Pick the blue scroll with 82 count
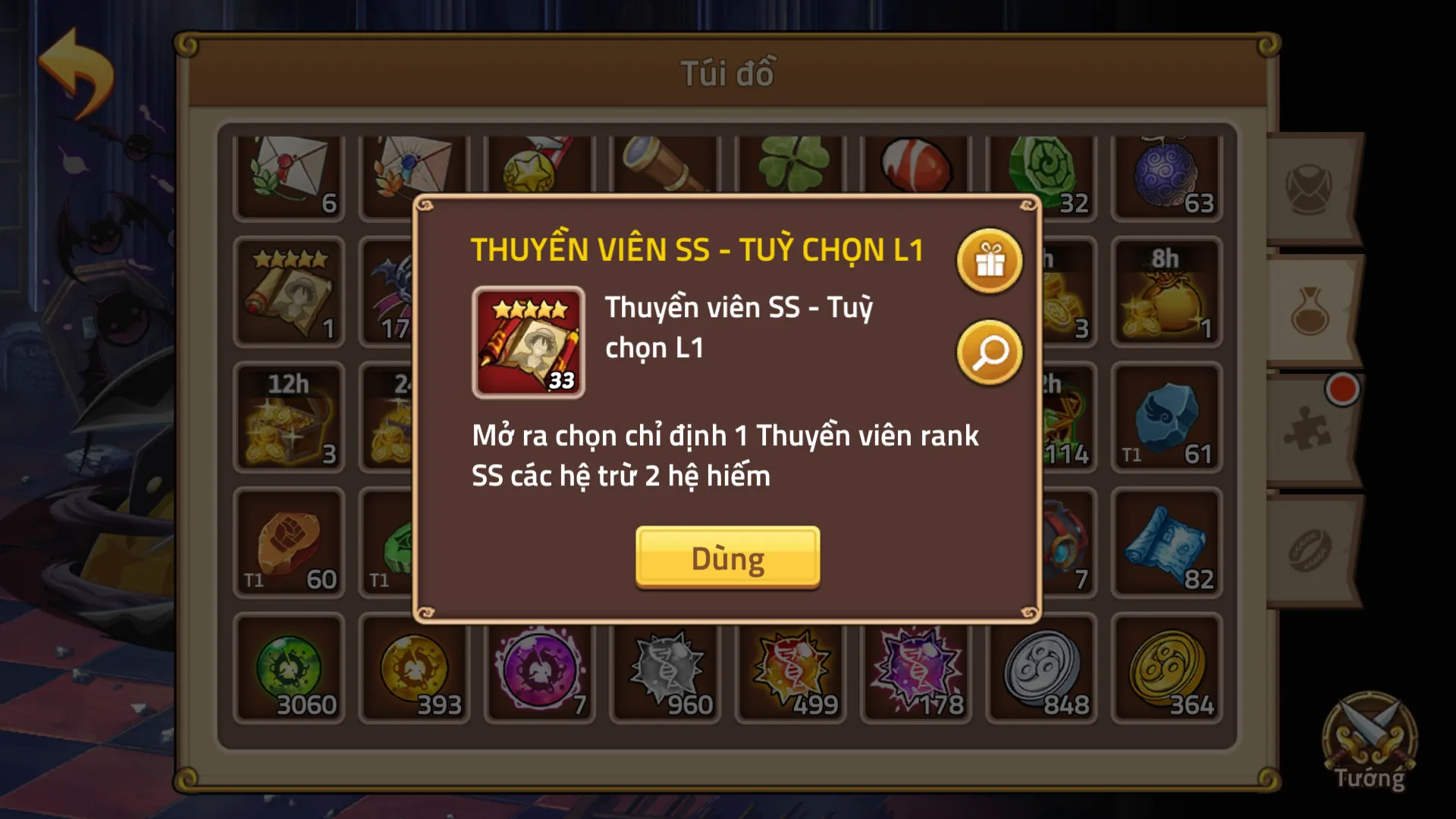Screen dimensions: 1456x819 tap(1166, 543)
